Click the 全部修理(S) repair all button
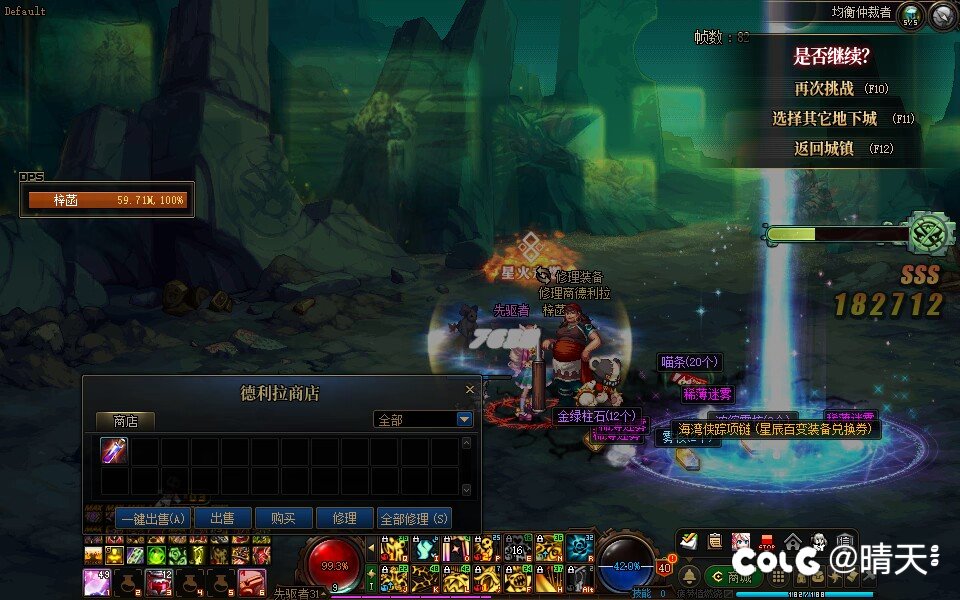The width and height of the screenshot is (960, 600). 414,519
